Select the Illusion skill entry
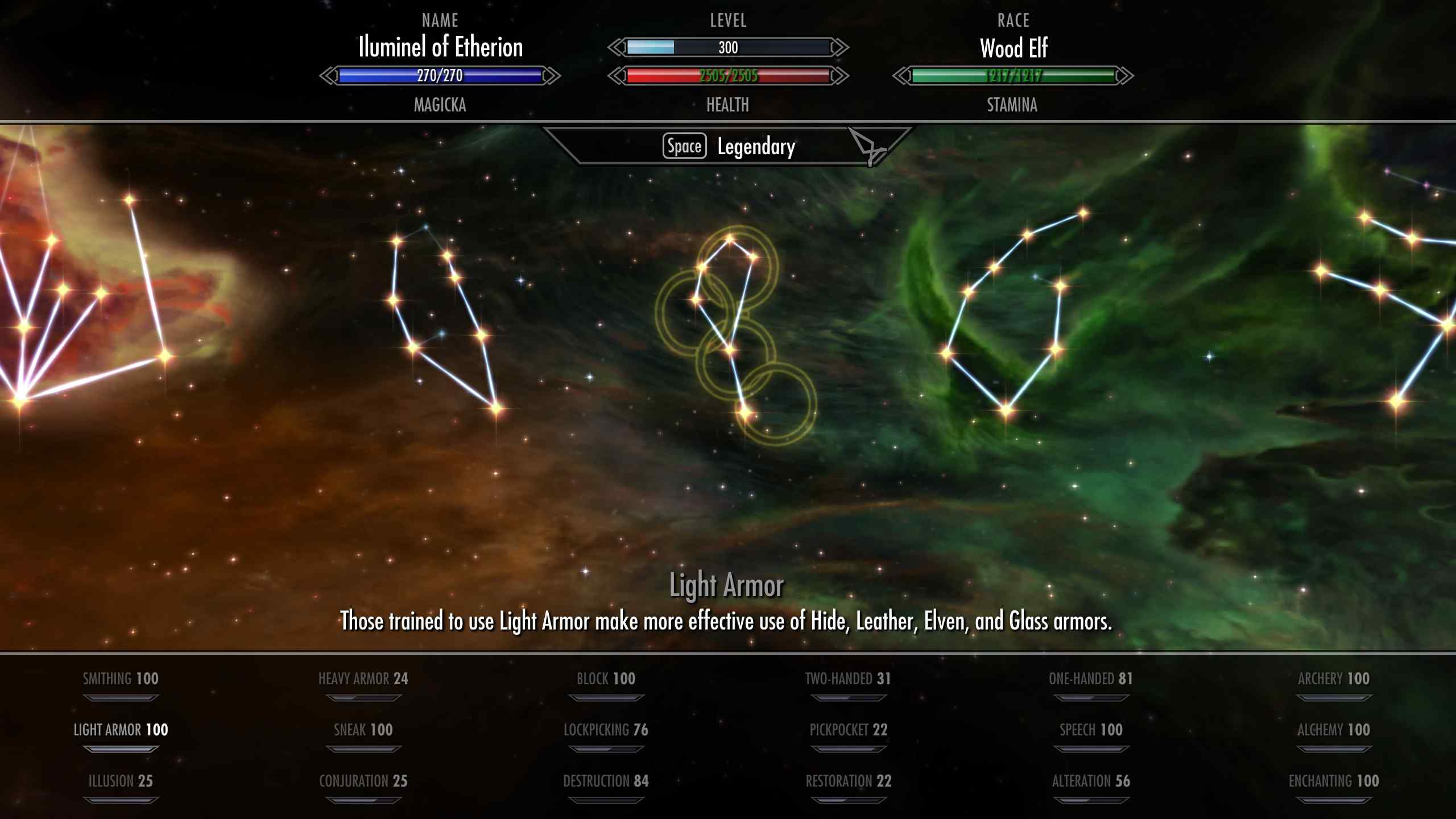 [x=121, y=781]
